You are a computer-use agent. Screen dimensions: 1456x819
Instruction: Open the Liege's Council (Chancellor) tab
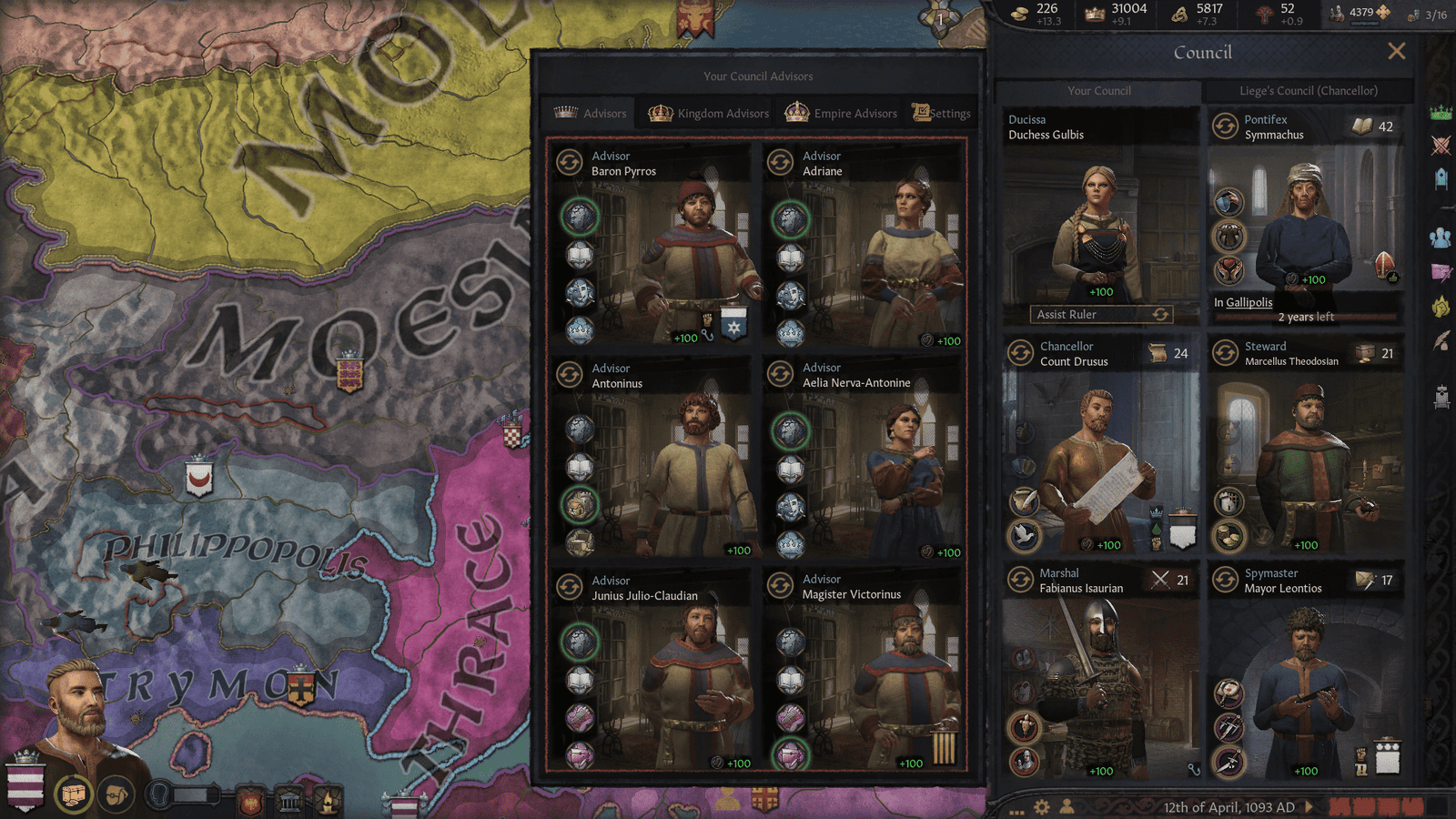tap(1308, 91)
